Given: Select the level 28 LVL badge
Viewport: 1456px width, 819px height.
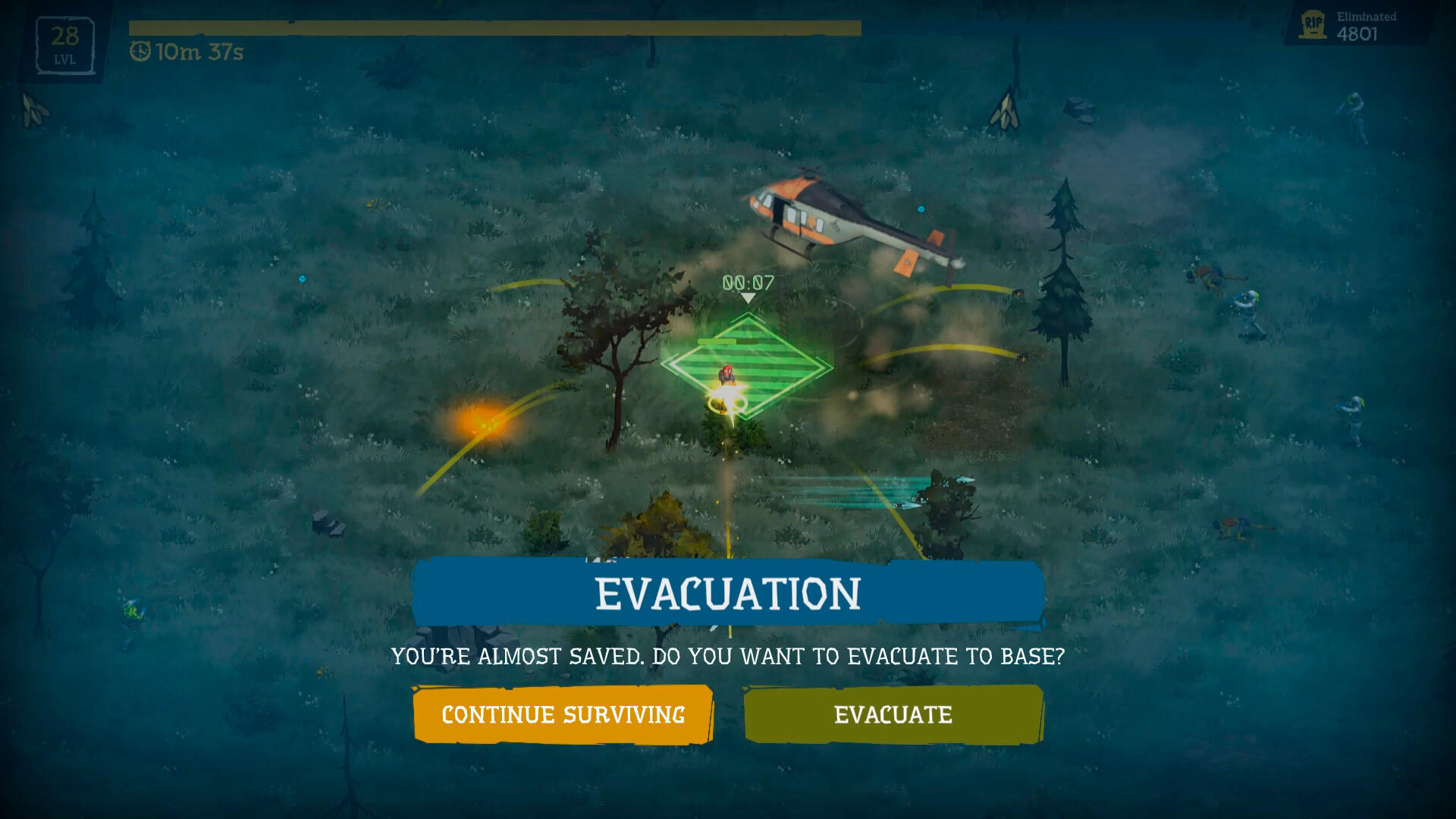Looking at the screenshot, I should pyautogui.click(x=64, y=45).
